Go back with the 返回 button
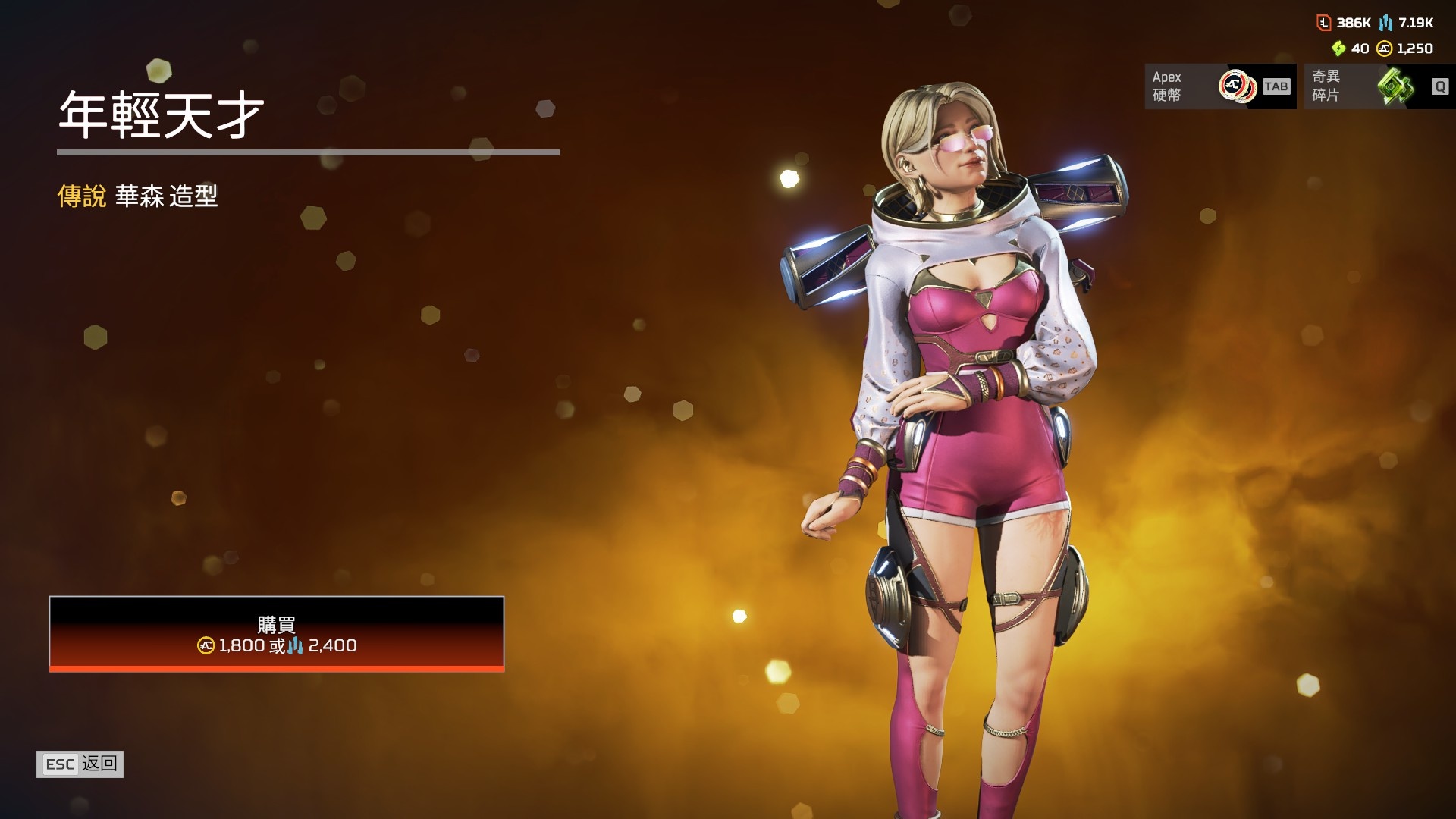 [80, 764]
